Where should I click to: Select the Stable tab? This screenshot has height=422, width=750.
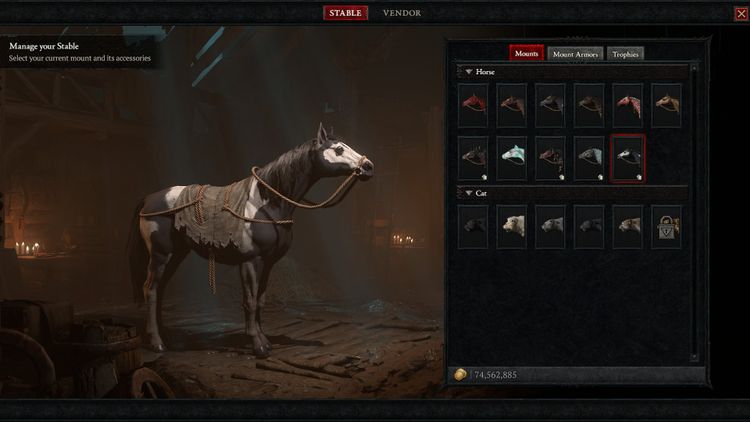345,13
